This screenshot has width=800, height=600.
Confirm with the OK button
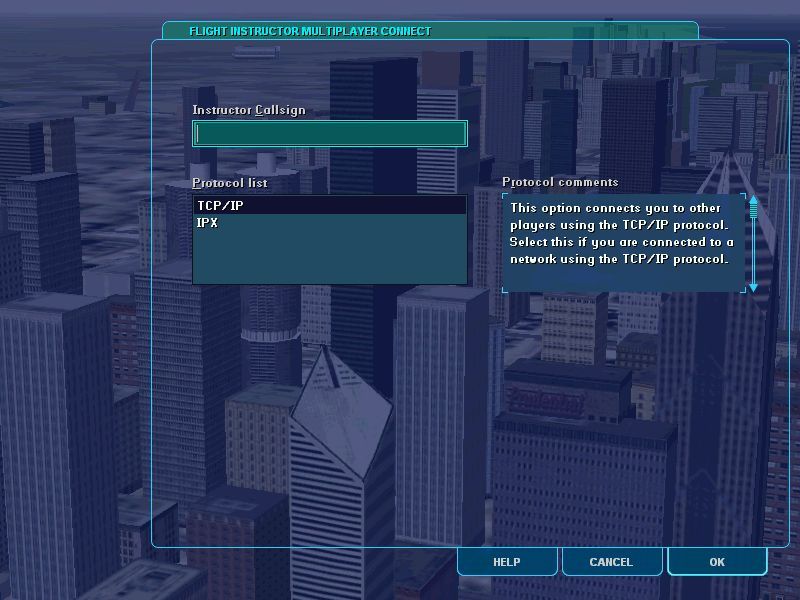(717, 562)
